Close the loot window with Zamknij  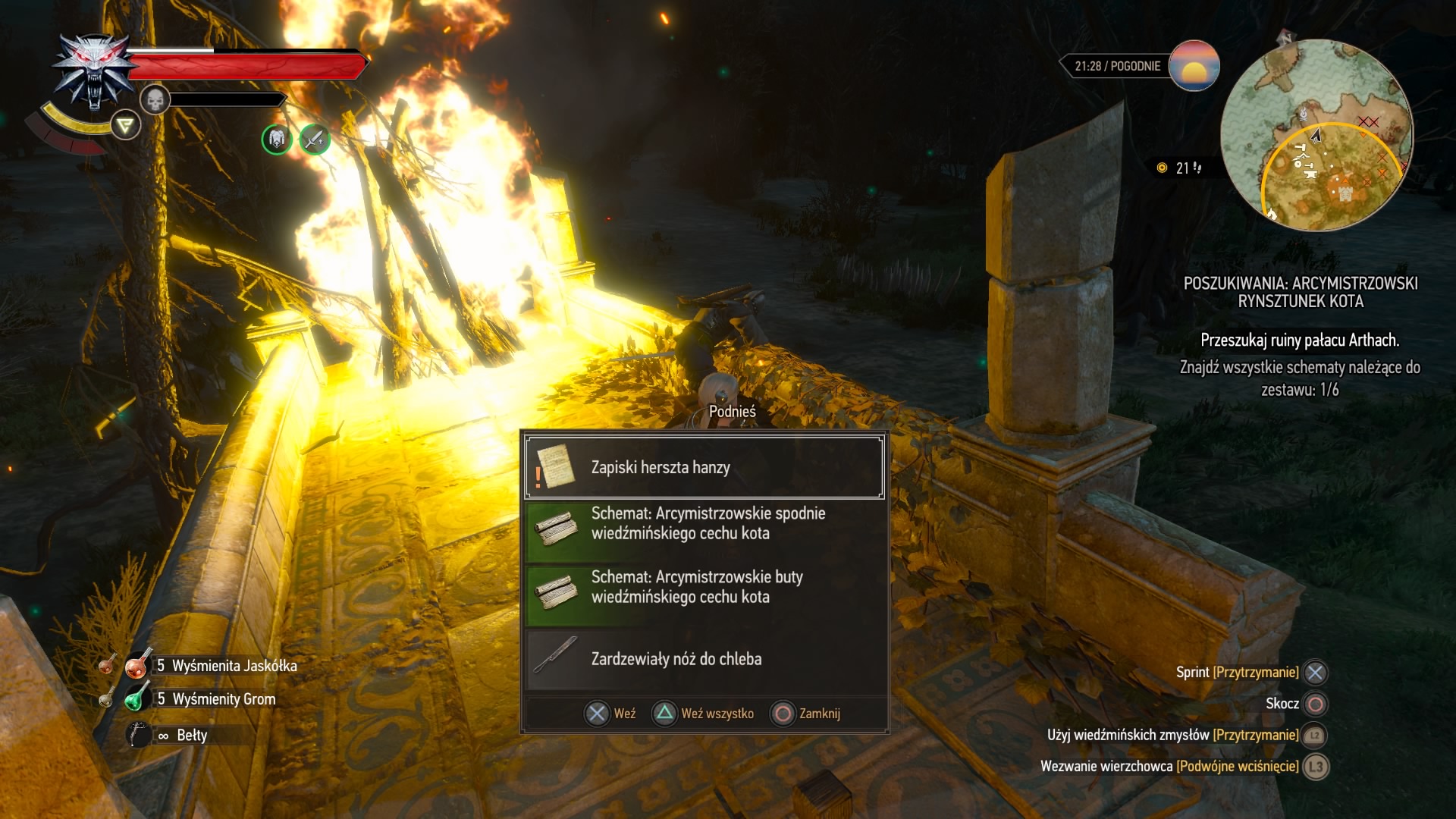pos(805,714)
